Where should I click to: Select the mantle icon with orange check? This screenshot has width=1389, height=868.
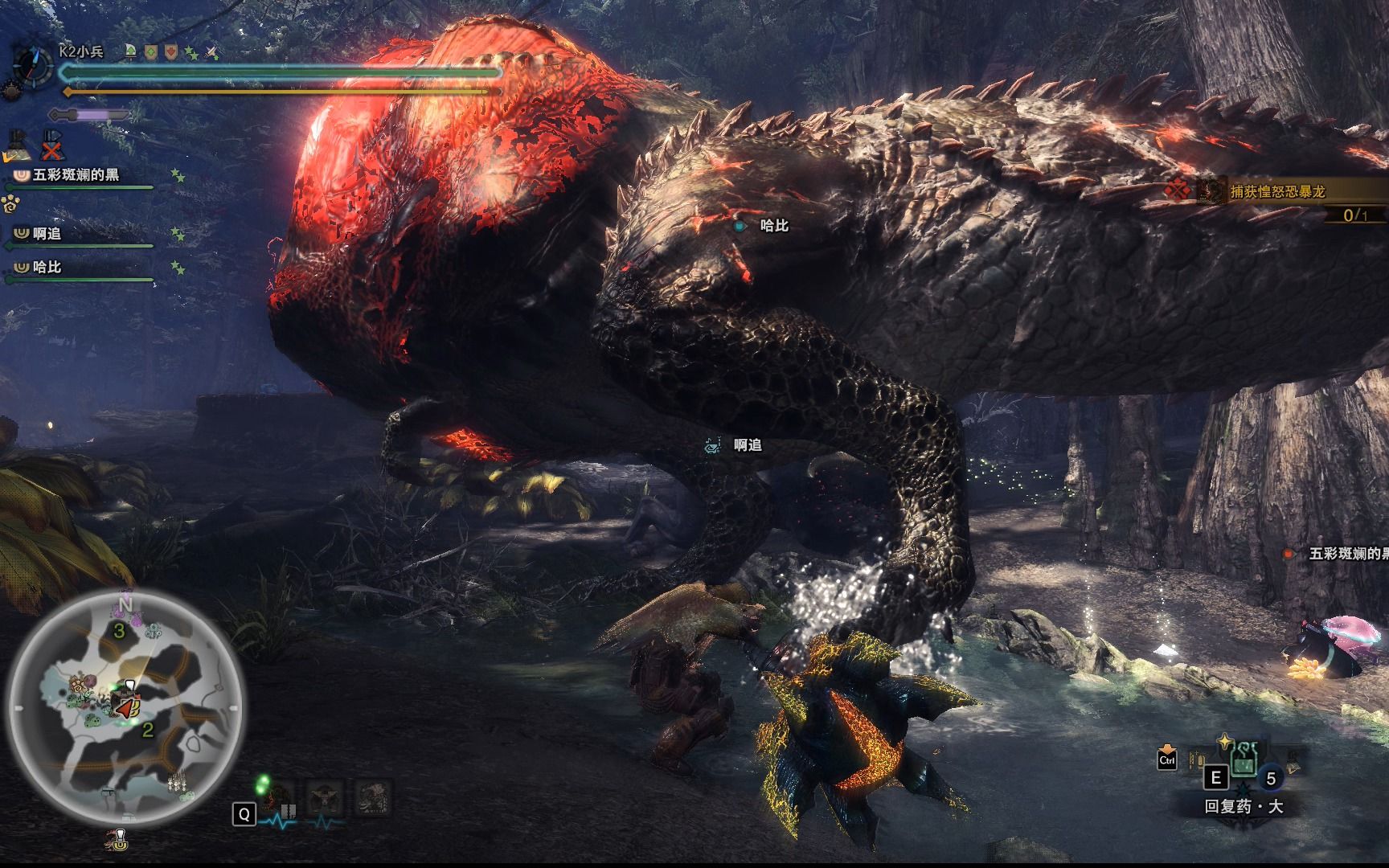click(19, 145)
